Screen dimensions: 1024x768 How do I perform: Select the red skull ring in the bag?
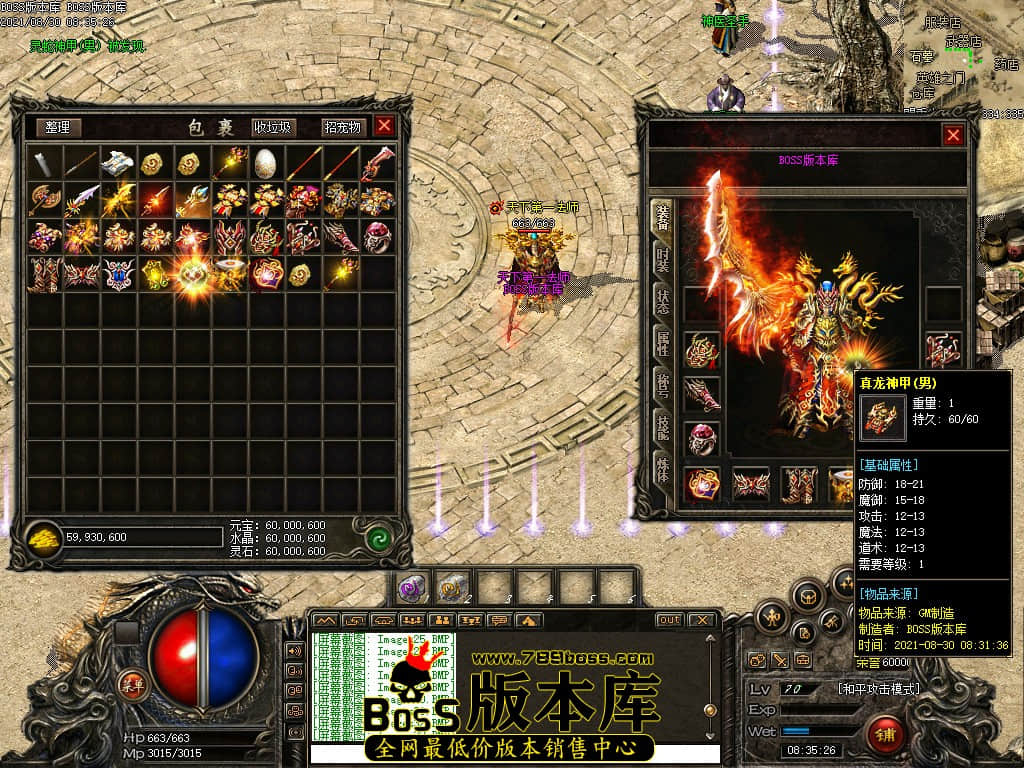(377, 237)
